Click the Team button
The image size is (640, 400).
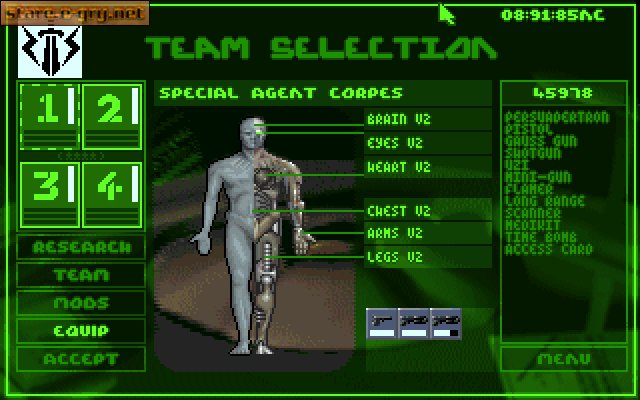pos(81,275)
